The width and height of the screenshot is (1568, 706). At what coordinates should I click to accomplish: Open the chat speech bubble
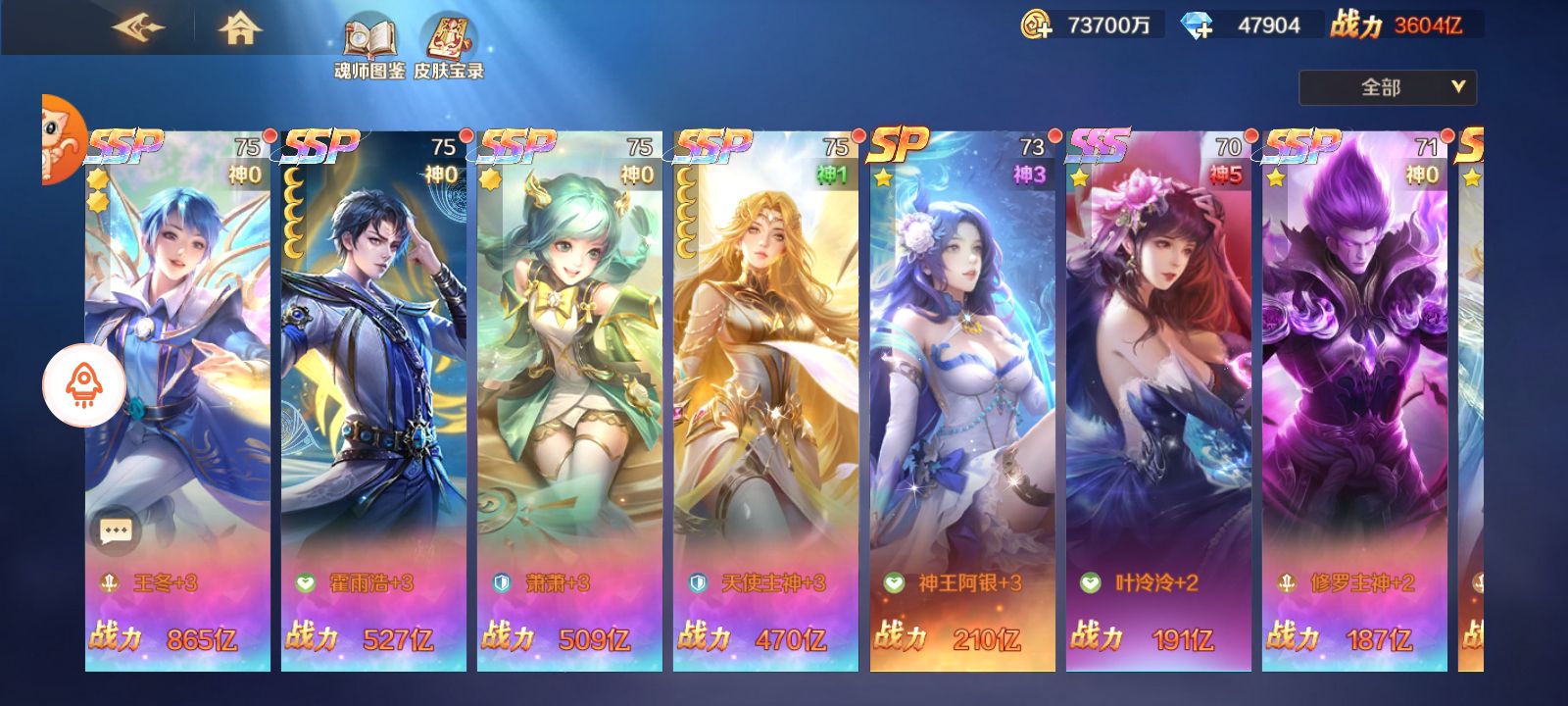tap(116, 530)
